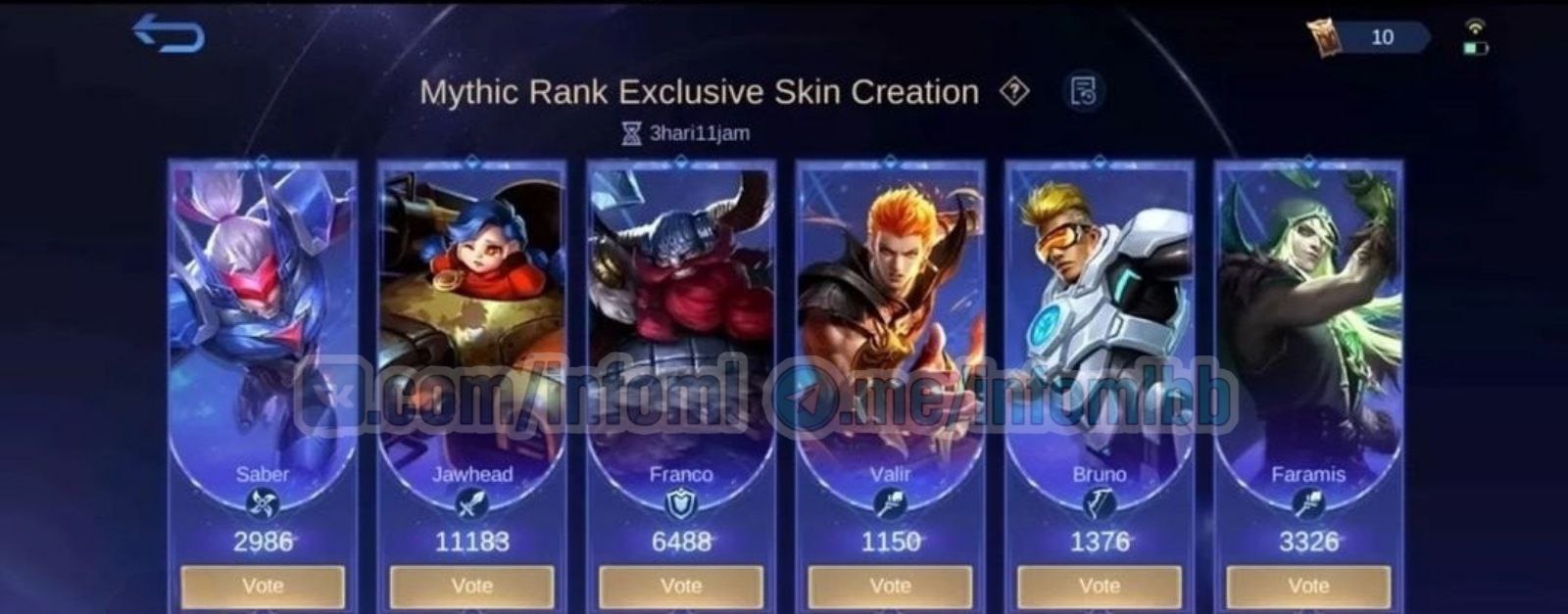Go back using the return arrow
The height and width of the screenshot is (614, 1568).
coord(169,34)
